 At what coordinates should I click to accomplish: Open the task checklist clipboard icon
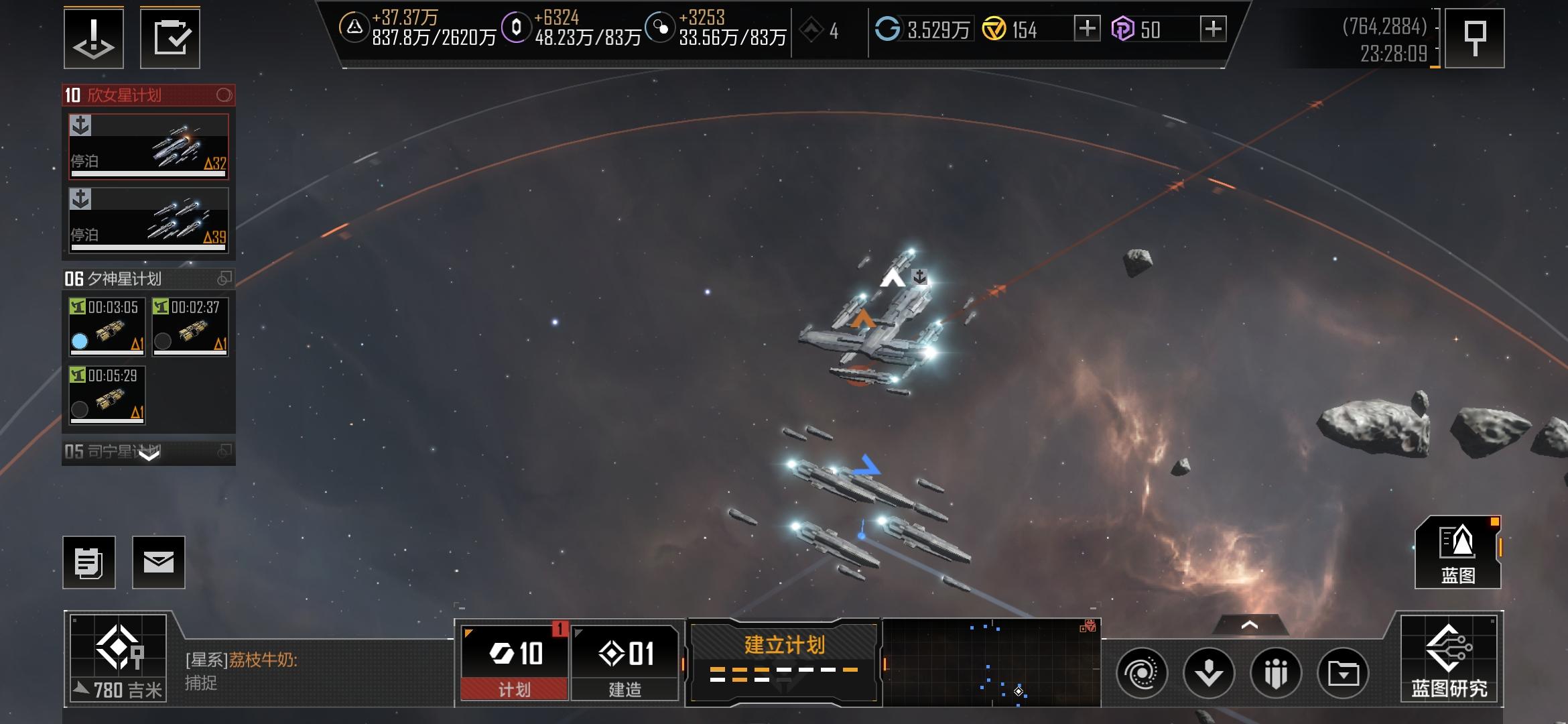pyautogui.click(x=170, y=38)
